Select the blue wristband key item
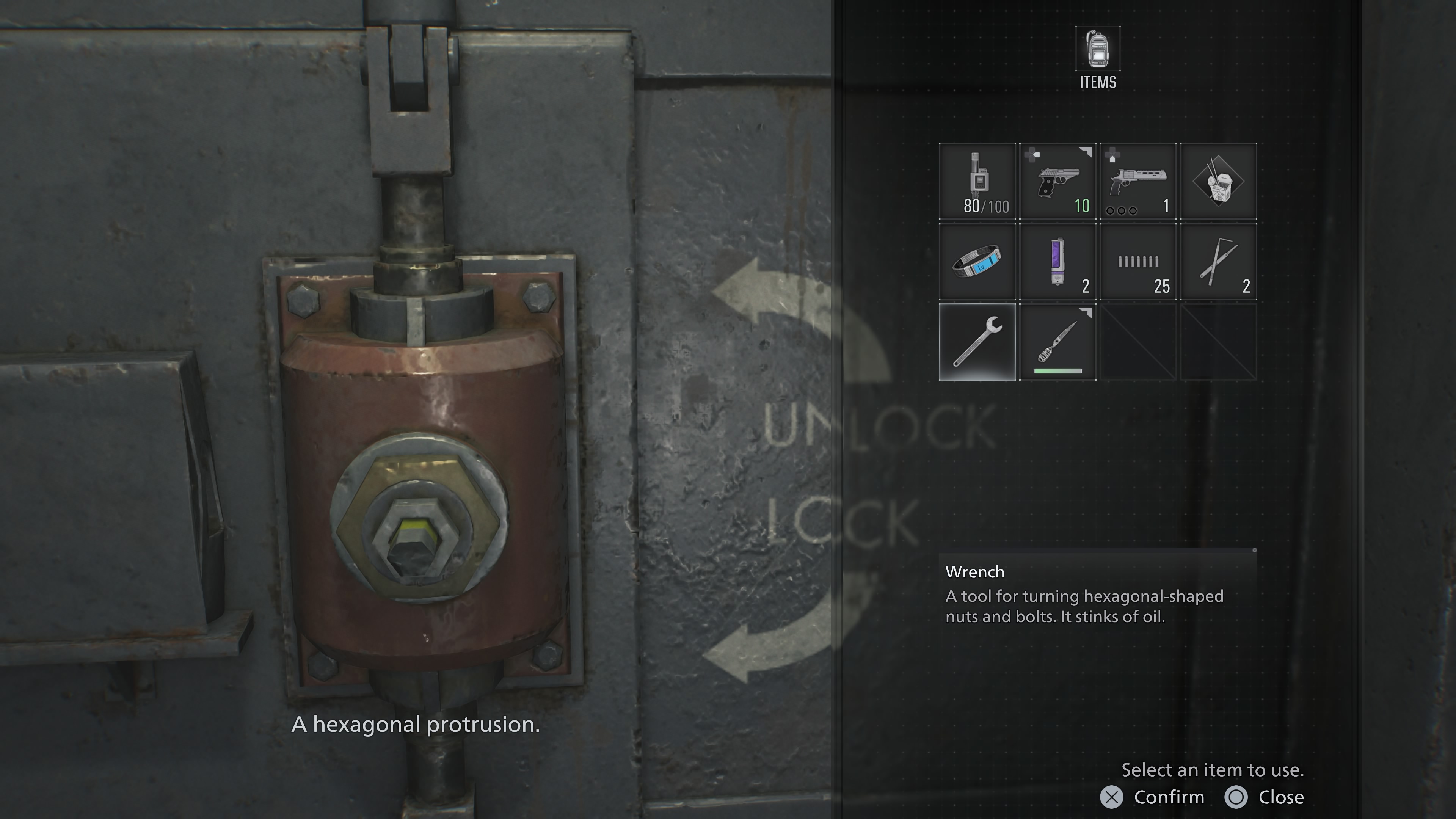The height and width of the screenshot is (819, 1456). coord(977,262)
